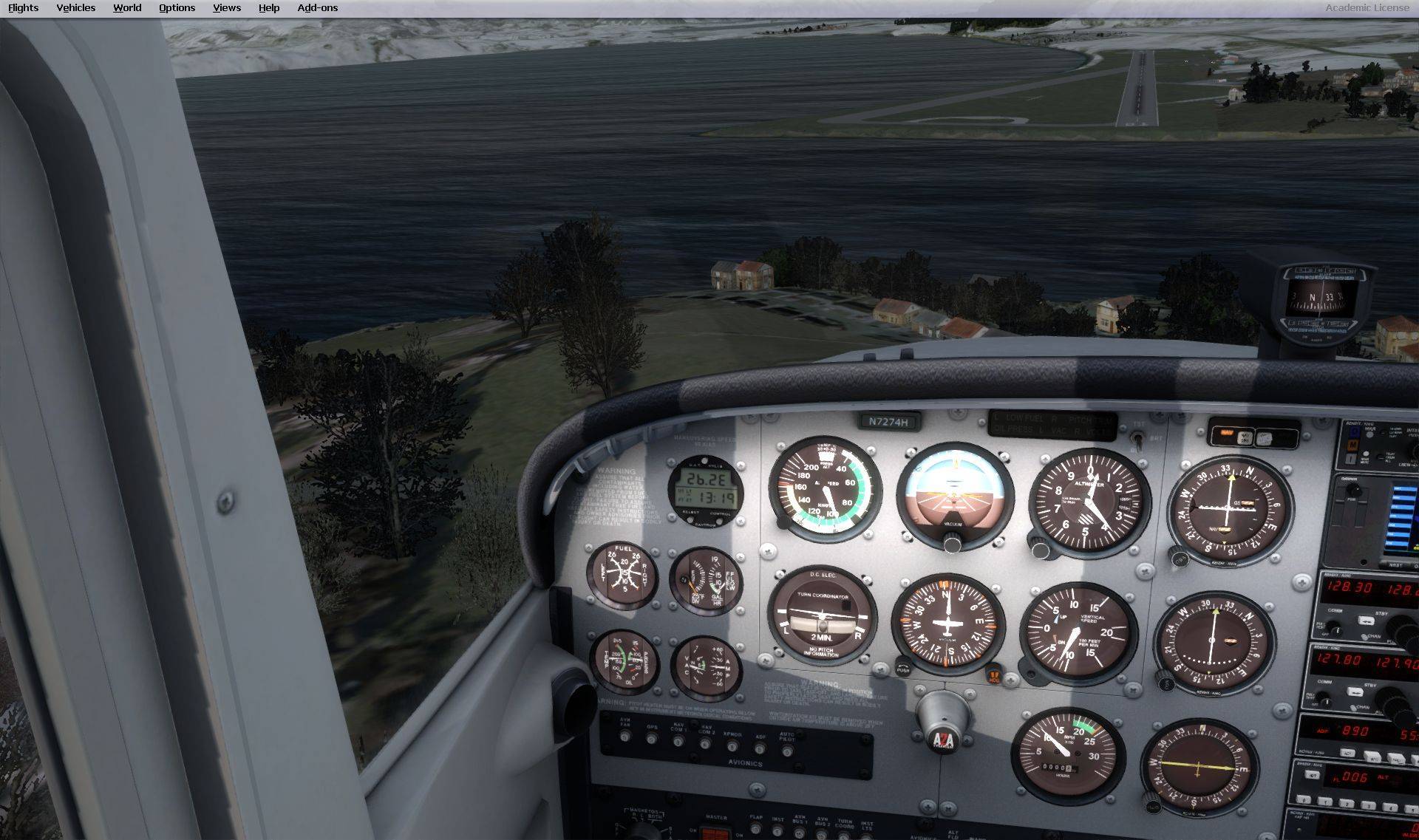Screen dimensions: 1419x840
Task: Open the Add-ons menu
Action: [317, 8]
